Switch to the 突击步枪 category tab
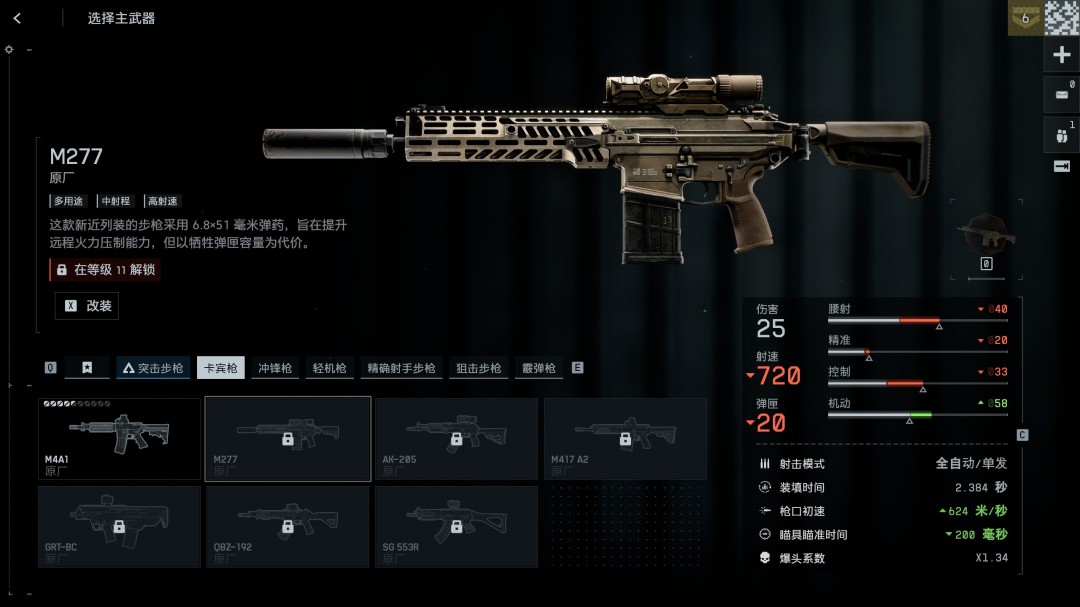The image size is (1080, 607). pos(153,368)
